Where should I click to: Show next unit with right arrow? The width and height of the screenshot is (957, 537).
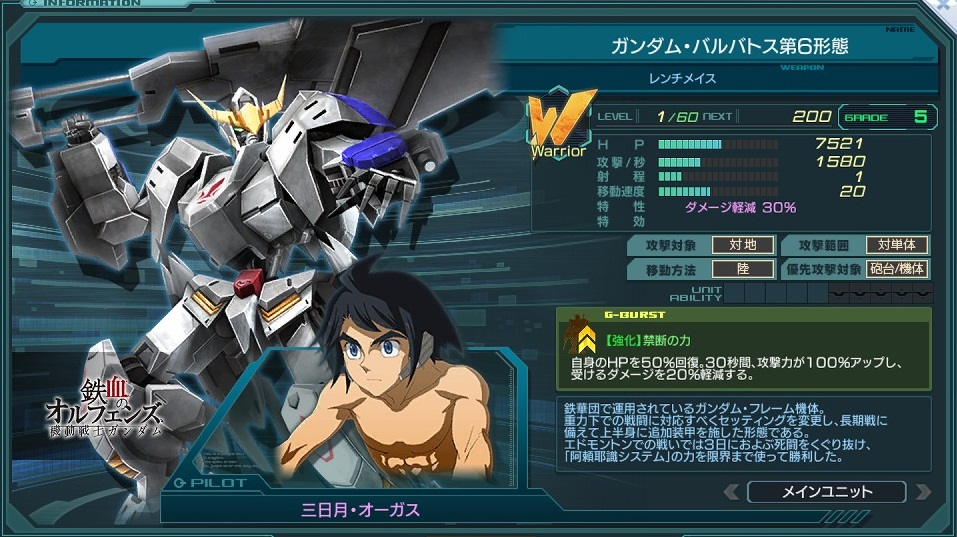coord(920,491)
